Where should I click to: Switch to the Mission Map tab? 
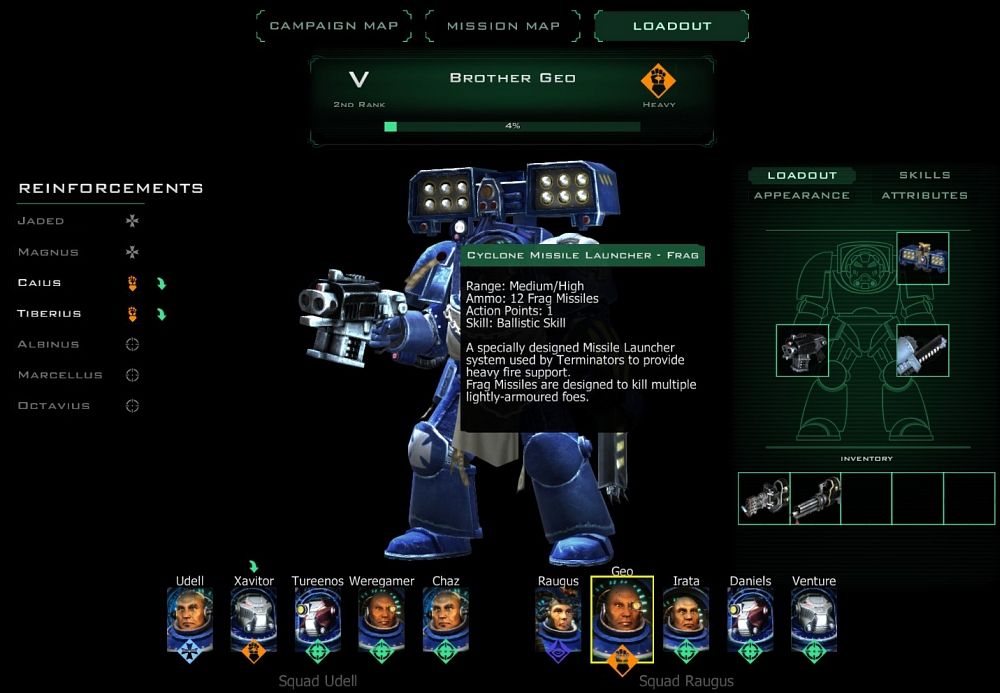pos(503,26)
